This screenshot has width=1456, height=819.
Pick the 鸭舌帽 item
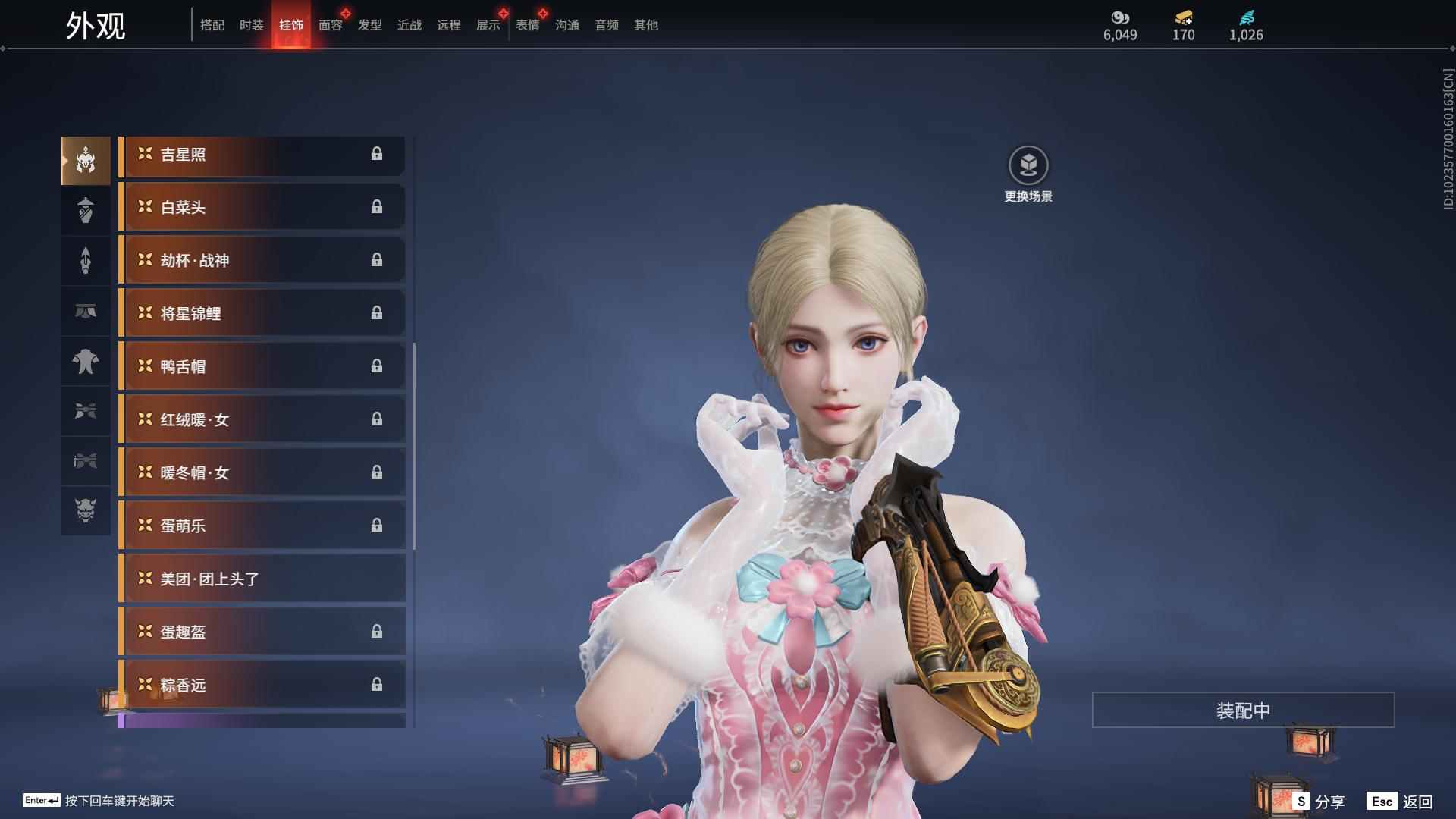click(262, 367)
